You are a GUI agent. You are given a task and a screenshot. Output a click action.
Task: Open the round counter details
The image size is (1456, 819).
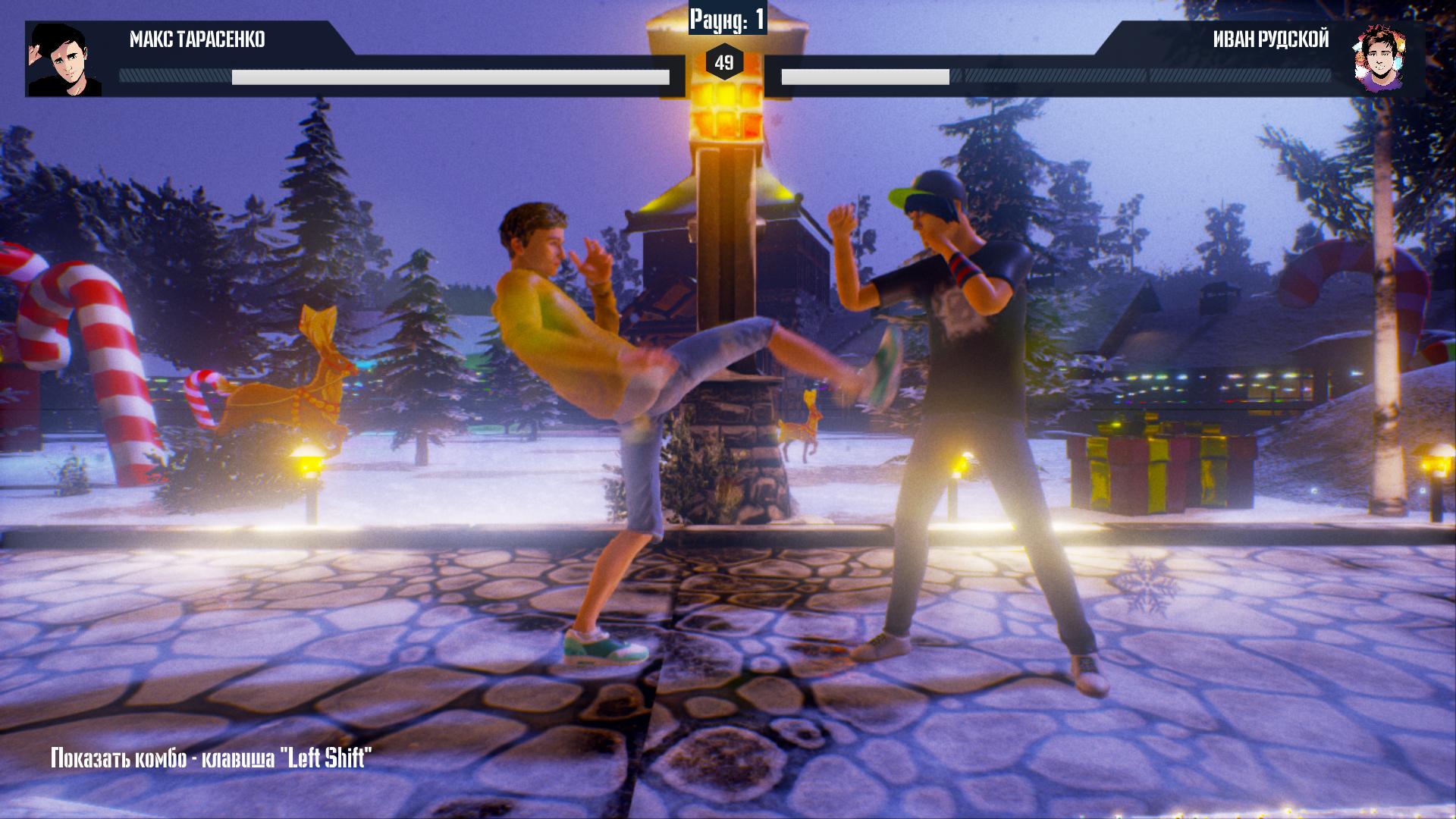pos(726,17)
